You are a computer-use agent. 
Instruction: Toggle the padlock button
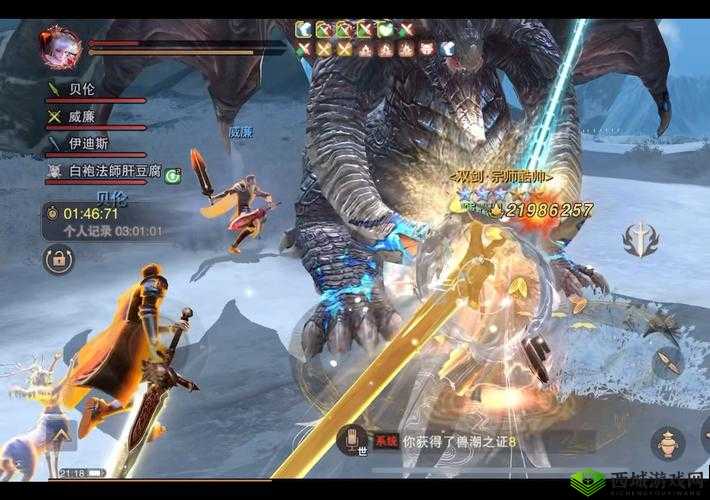(x=58, y=260)
